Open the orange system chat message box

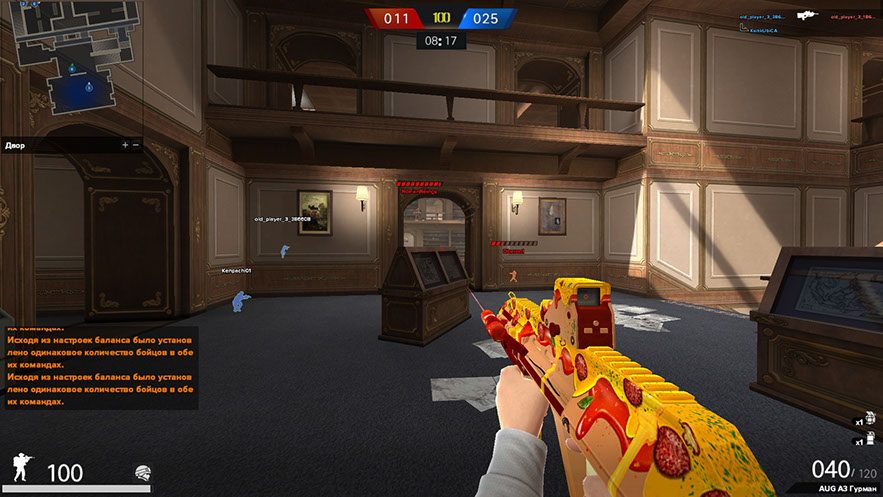pyautogui.click(x=100, y=366)
